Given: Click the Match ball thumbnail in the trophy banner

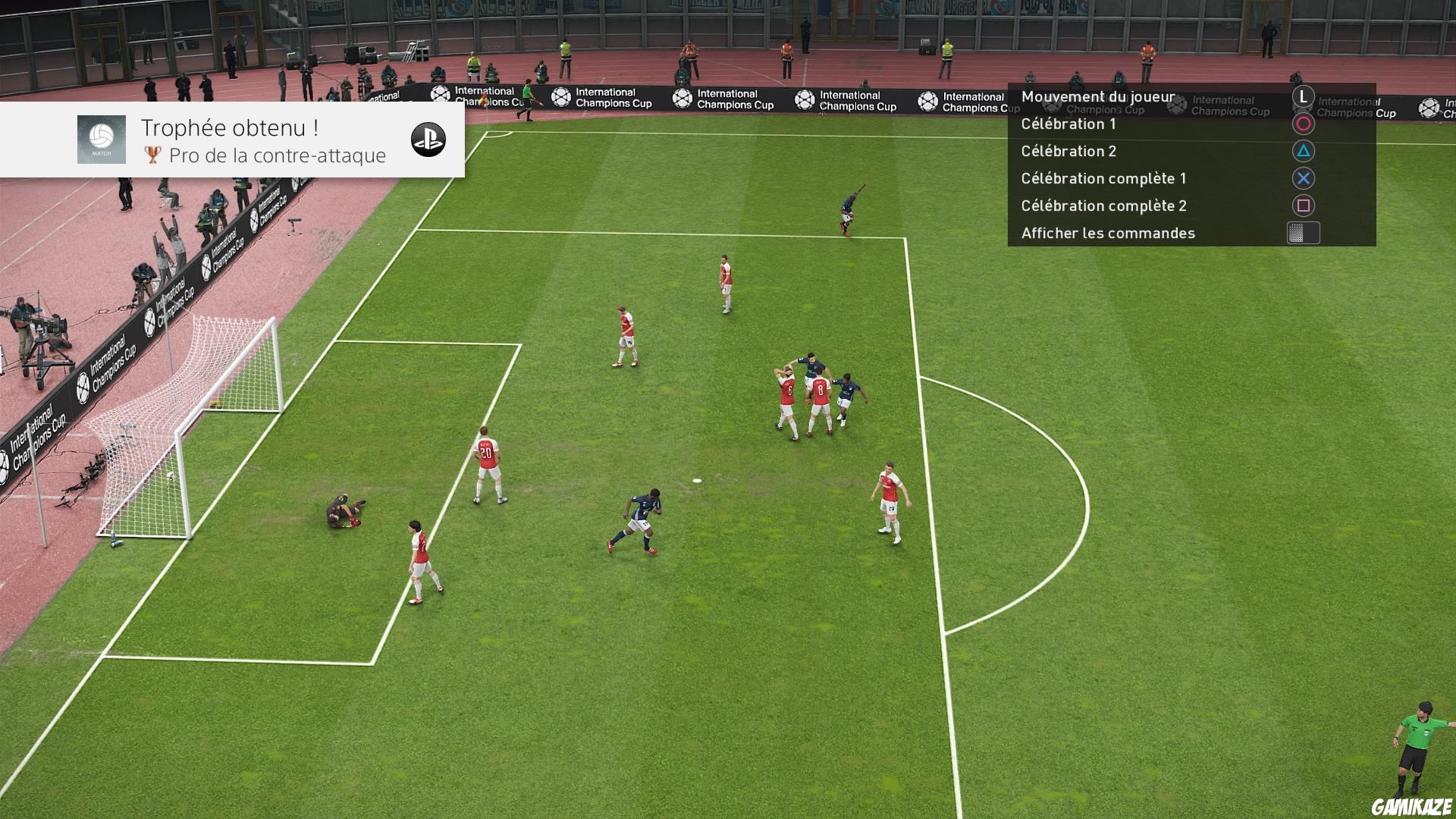Looking at the screenshot, I should click(101, 140).
